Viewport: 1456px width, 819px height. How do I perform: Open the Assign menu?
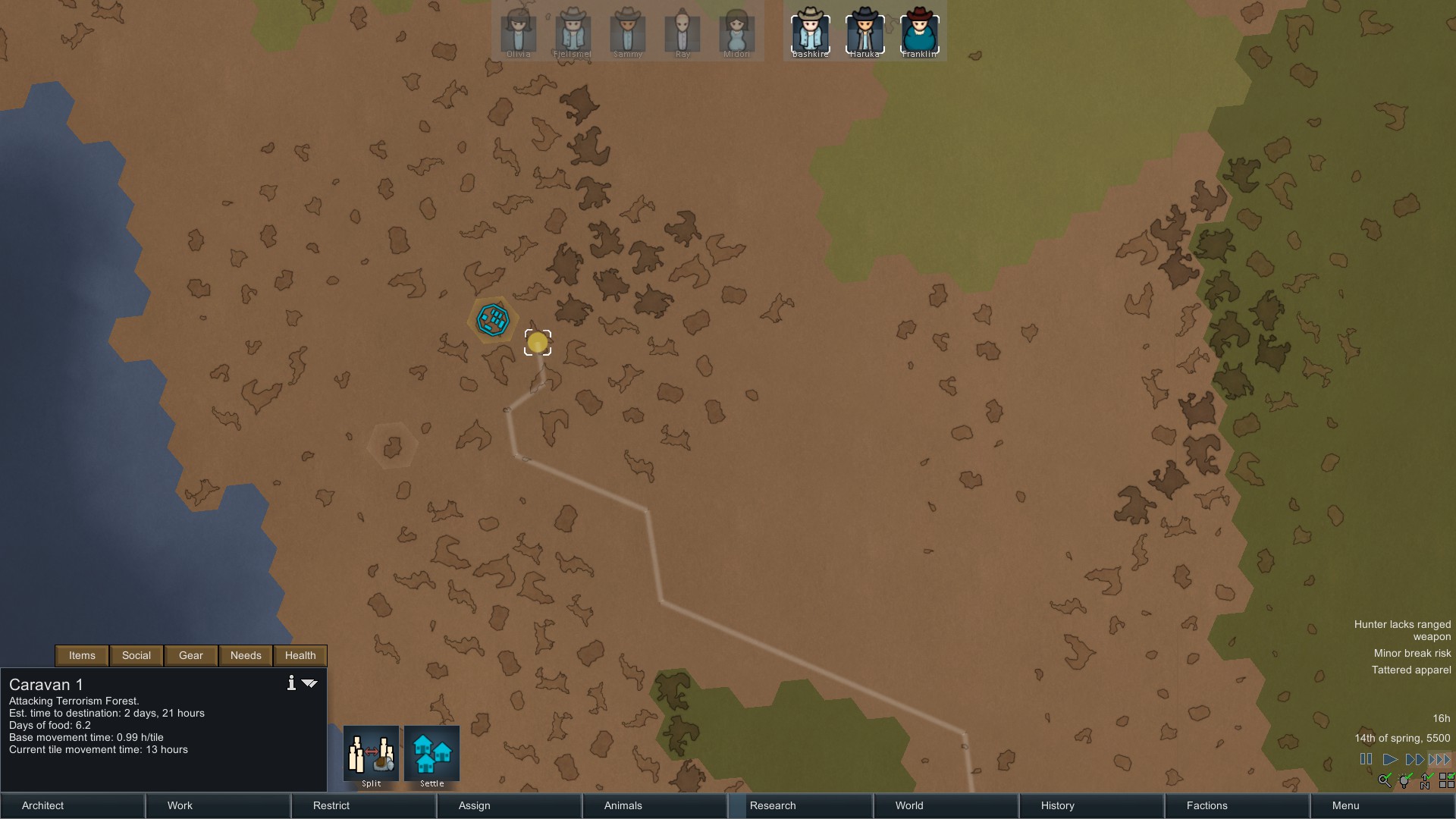[509, 805]
